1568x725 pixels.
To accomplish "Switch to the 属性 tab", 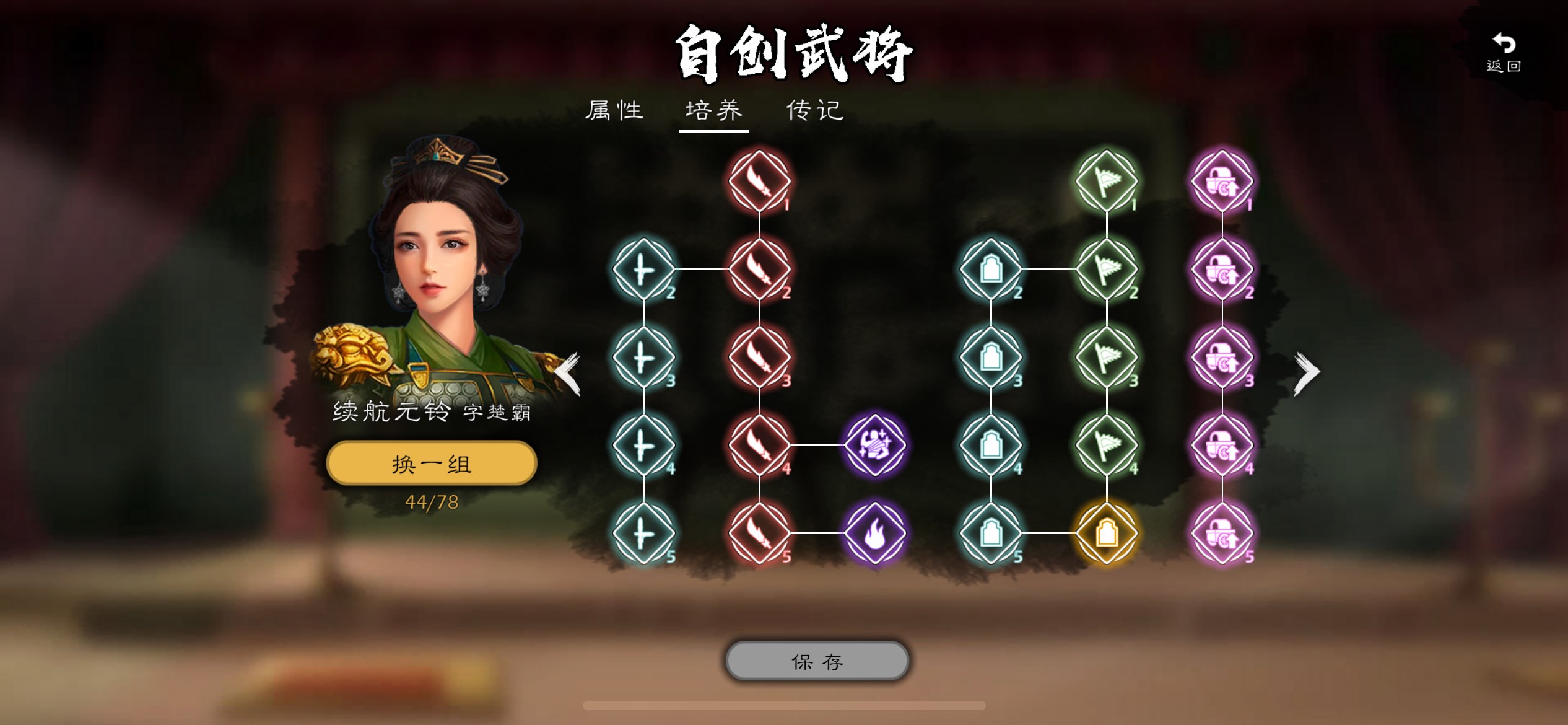I will click(614, 111).
